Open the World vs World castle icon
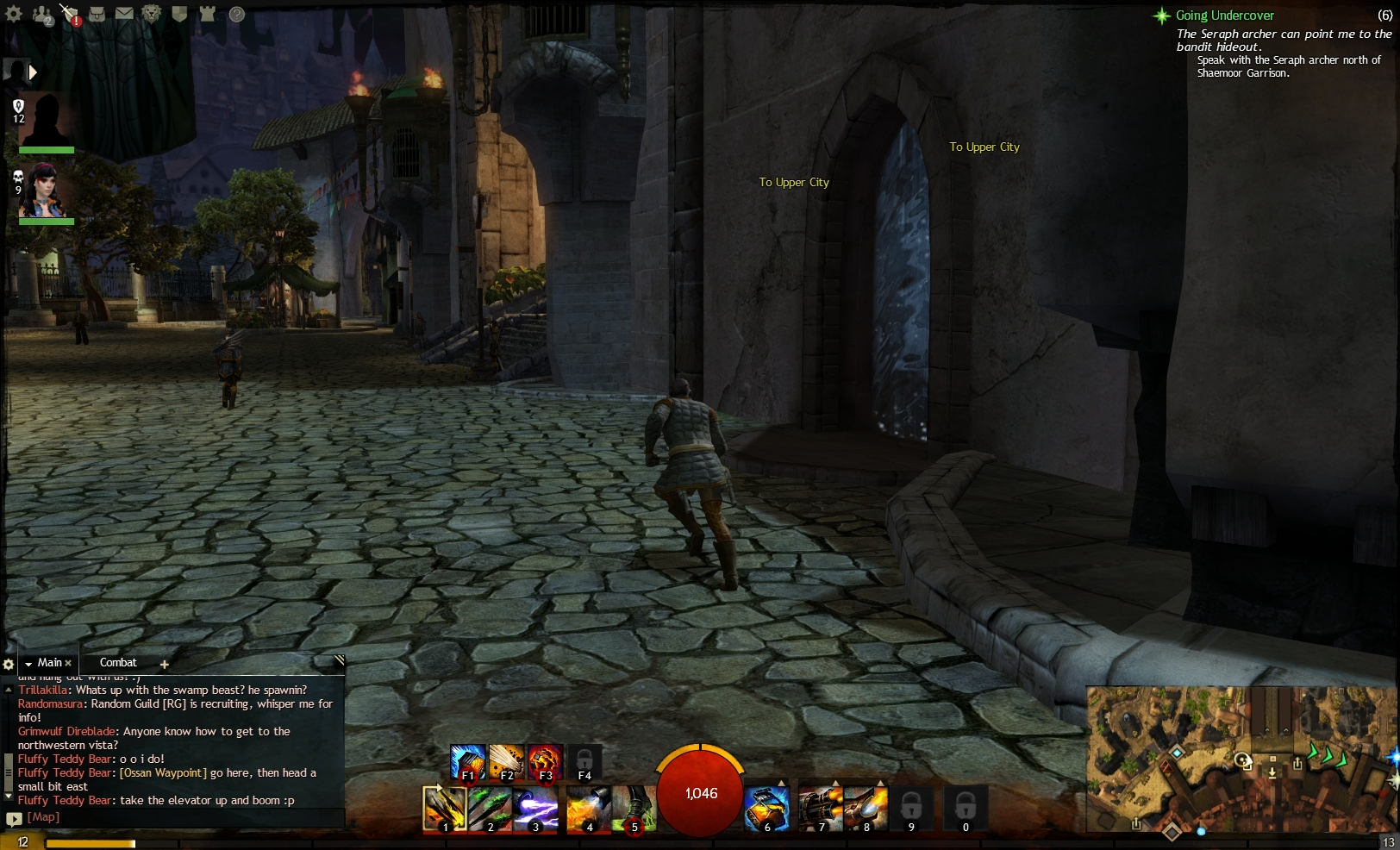The width and height of the screenshot is (1400, 850). 207,13
